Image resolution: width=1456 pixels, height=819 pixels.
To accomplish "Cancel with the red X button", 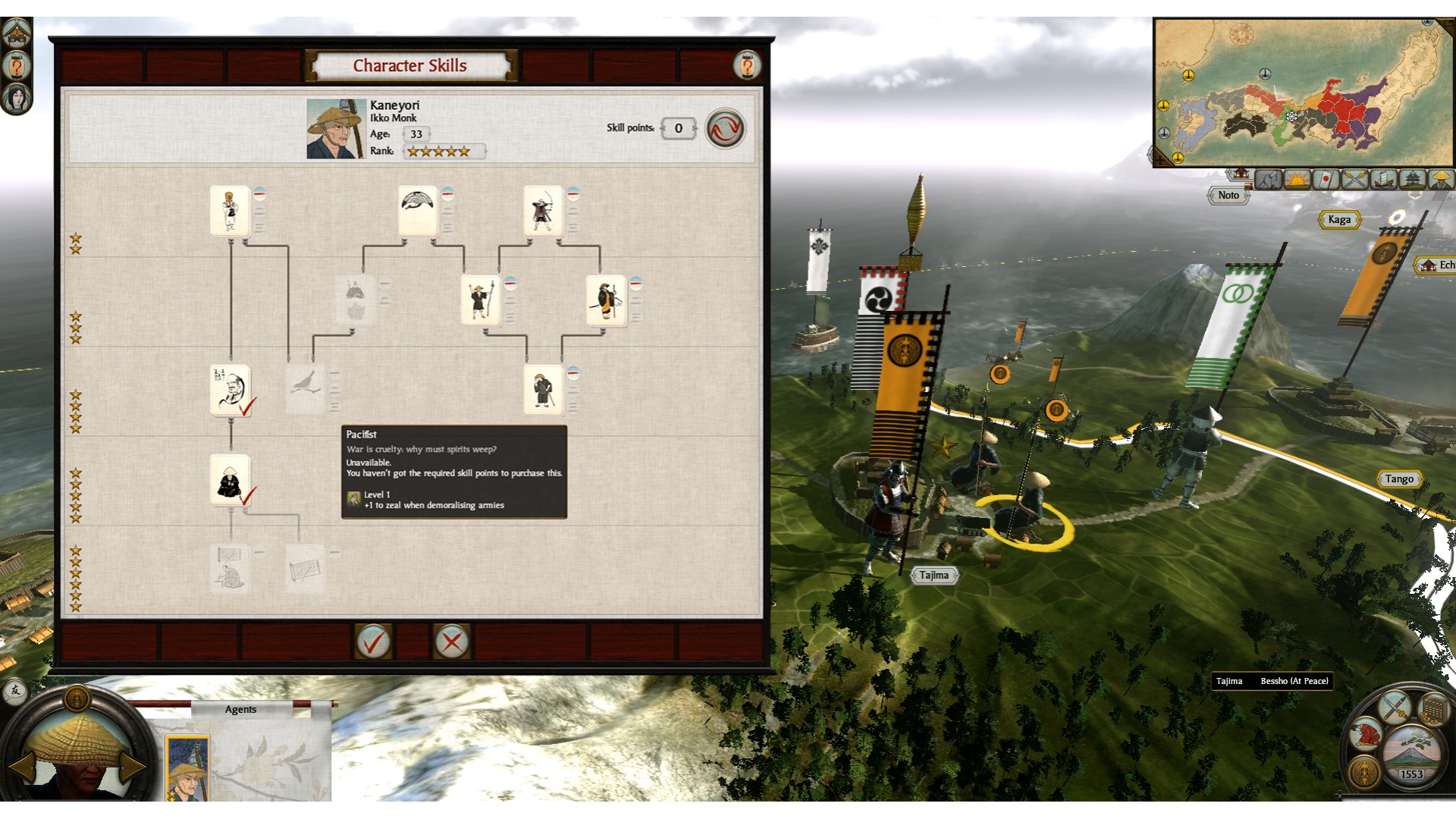I will point(451,642).
